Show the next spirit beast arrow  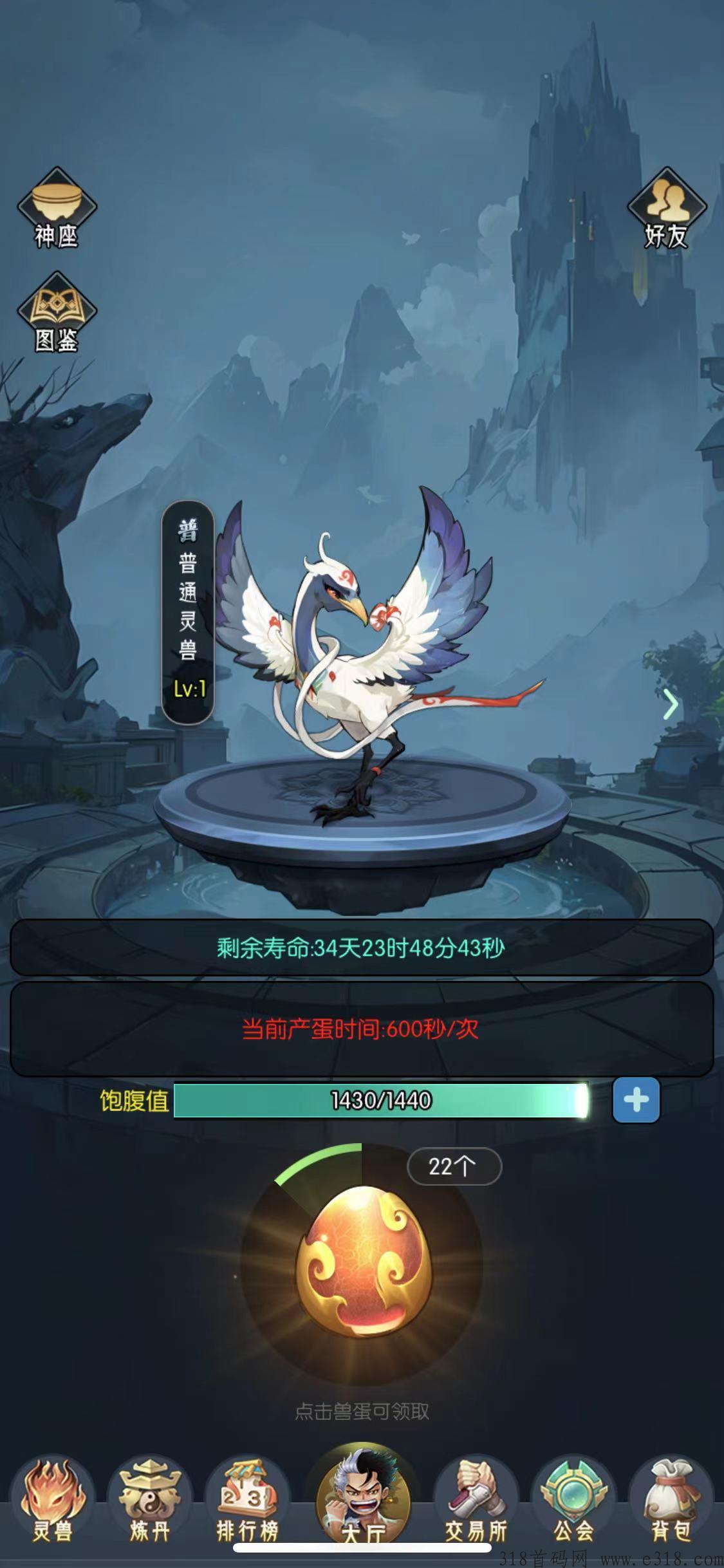[x=671, y=705]
